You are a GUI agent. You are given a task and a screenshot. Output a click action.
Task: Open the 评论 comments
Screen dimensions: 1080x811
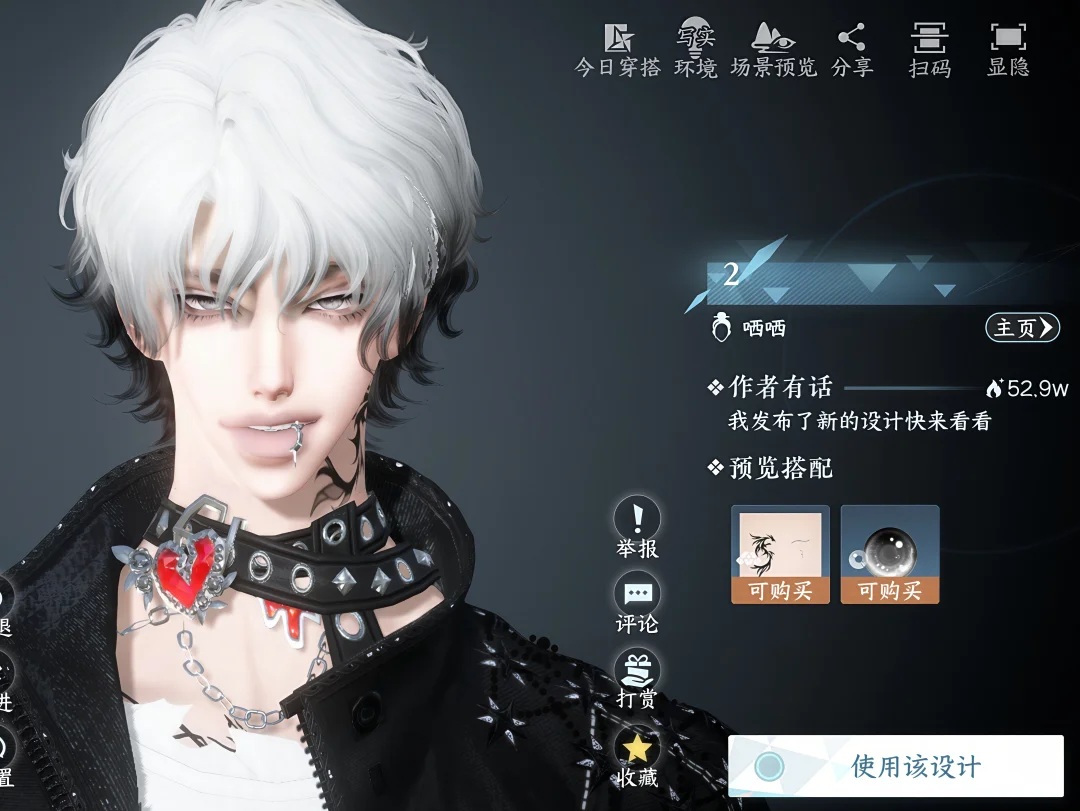(x=637, y=604)
